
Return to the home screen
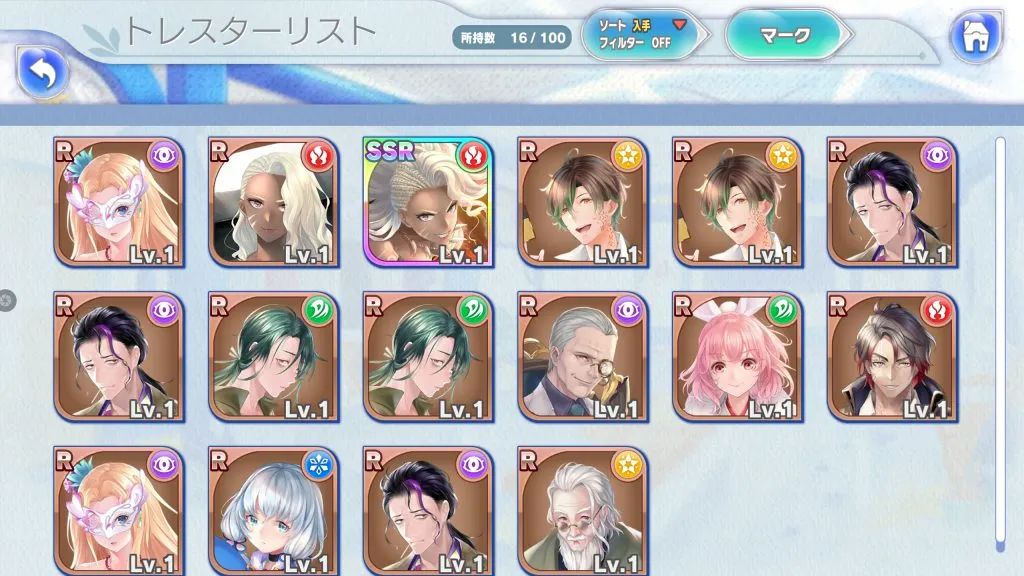[x=975, y=37]
